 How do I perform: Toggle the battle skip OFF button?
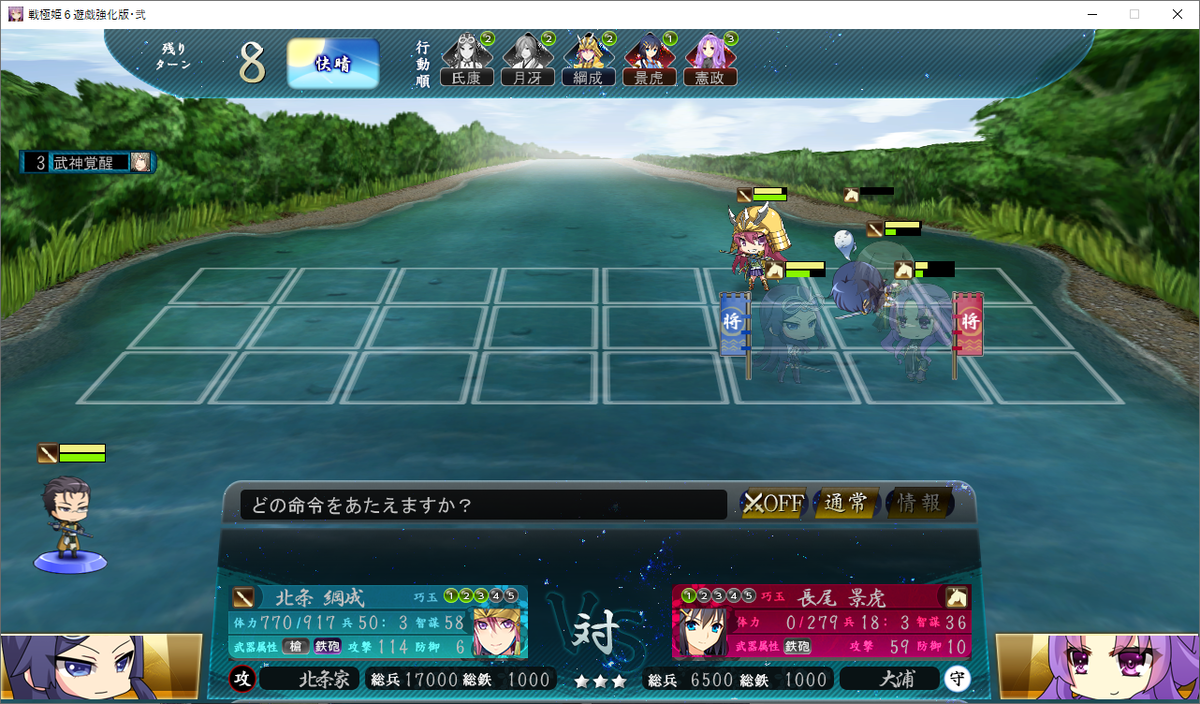(773, 503)
